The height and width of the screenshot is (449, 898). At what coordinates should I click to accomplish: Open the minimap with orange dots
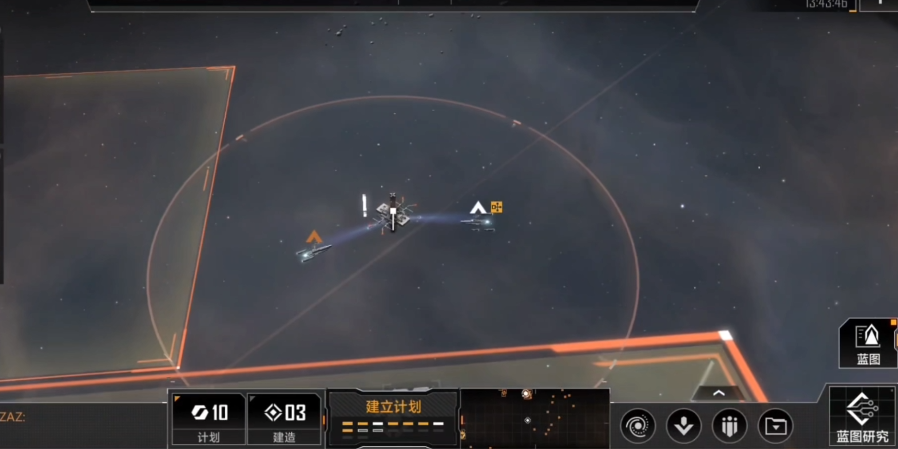coord(535,418)
